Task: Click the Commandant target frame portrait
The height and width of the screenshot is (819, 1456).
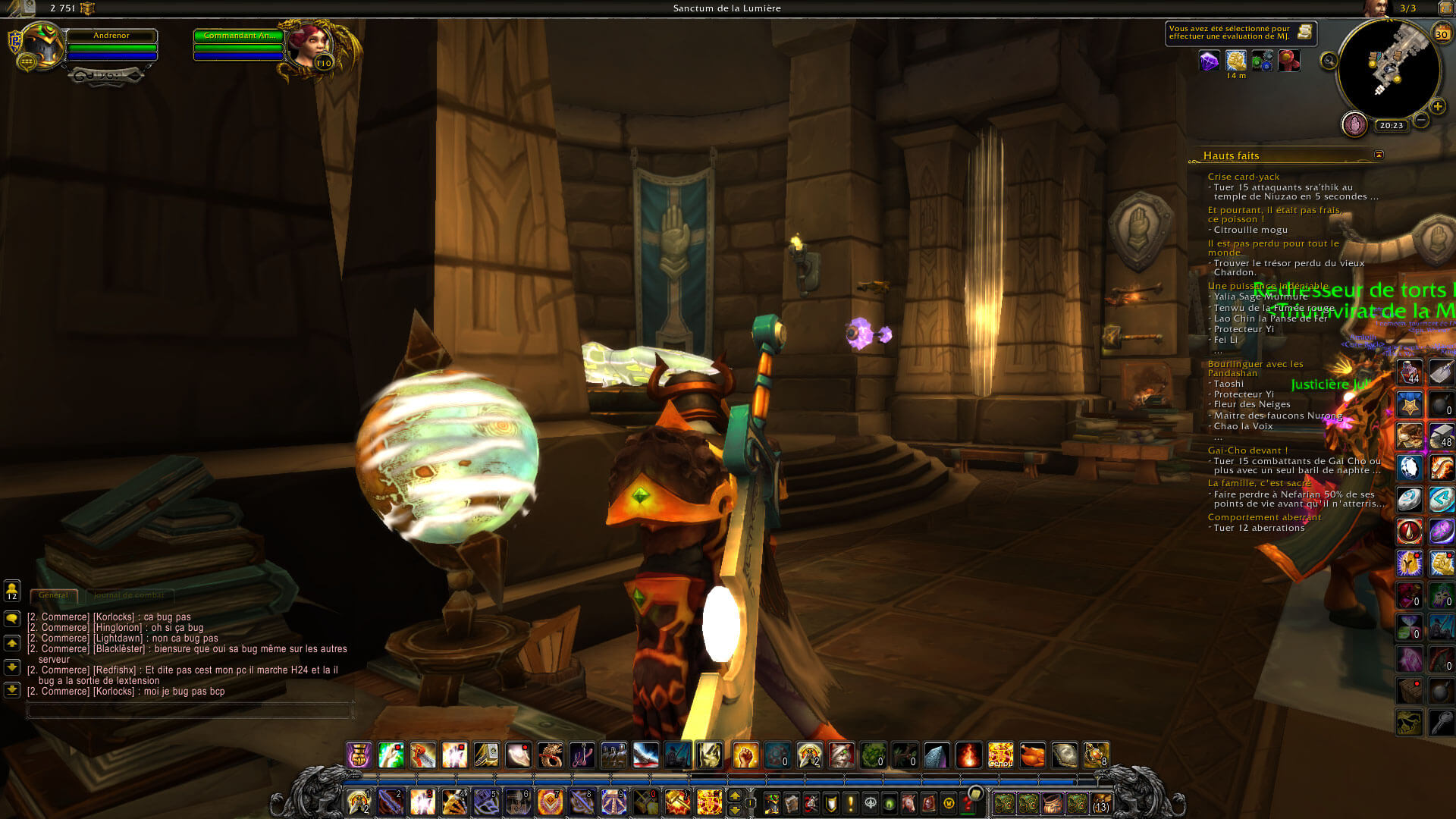Action: (x=309, y=47)
